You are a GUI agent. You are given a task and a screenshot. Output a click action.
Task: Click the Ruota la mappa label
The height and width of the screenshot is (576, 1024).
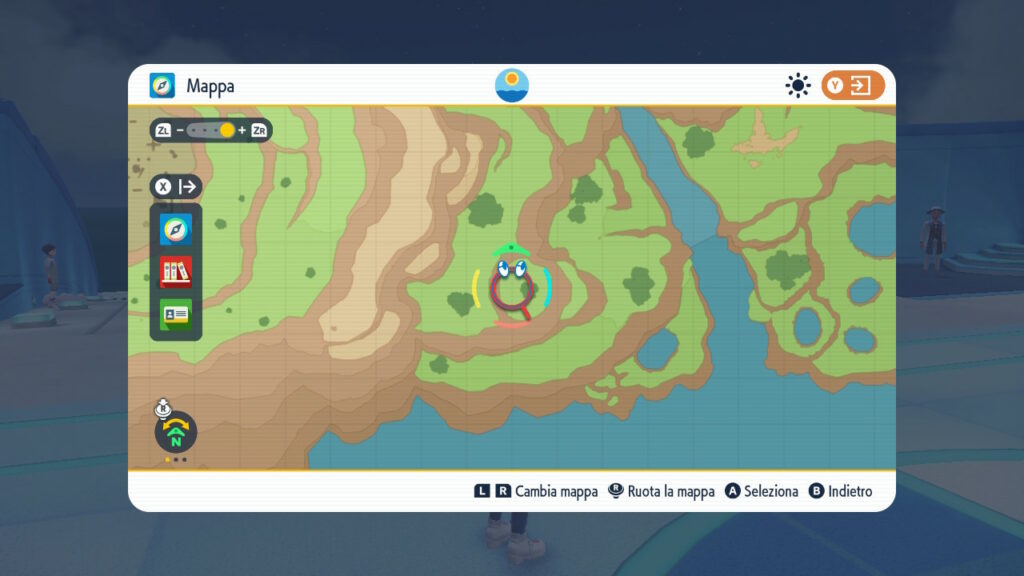pos(670,491)
